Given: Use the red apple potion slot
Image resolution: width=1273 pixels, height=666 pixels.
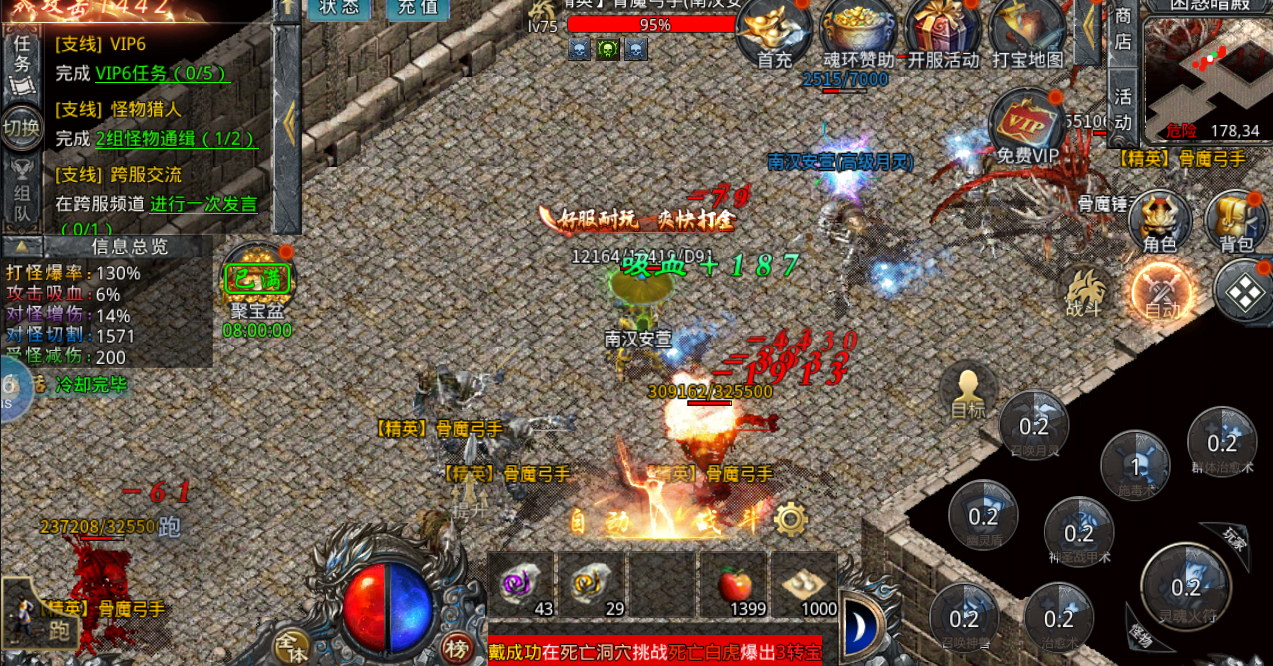Looking at the screenshot, I should pos(735,583).
